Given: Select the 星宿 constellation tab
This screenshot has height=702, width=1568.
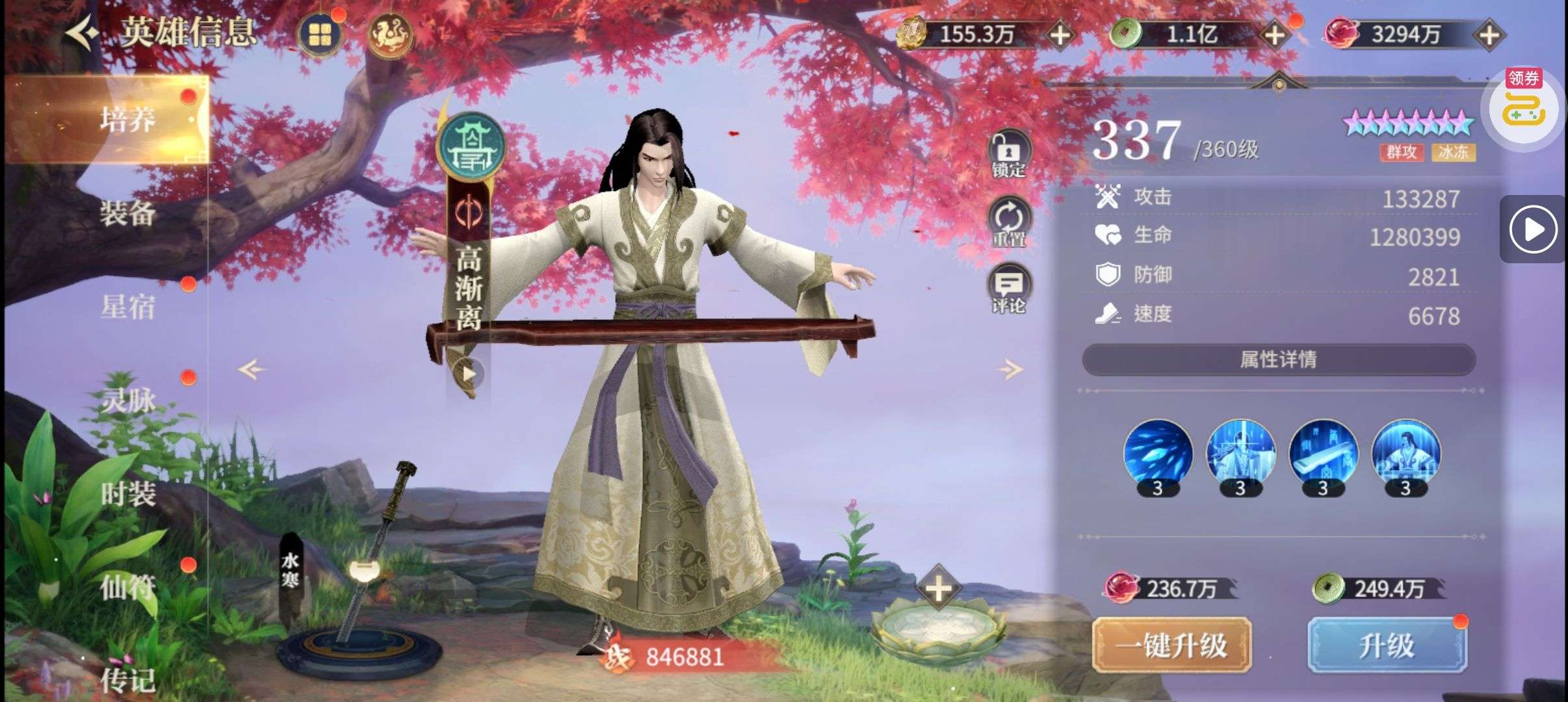Looking at the screenshot, I should [x=127, y=307].
